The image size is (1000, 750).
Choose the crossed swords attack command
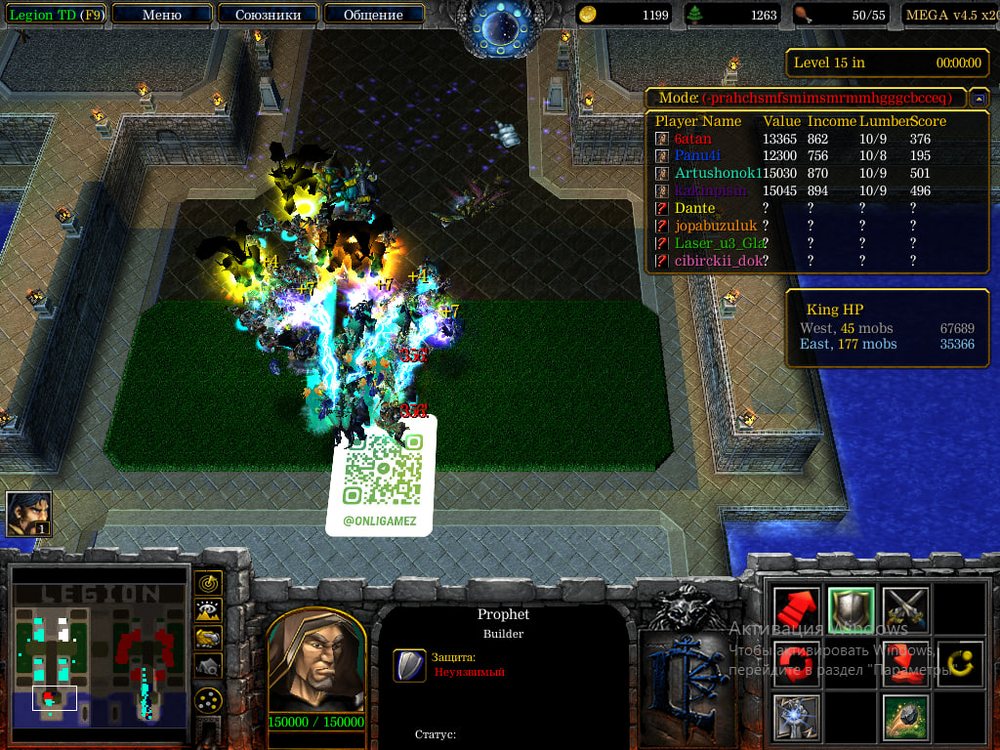tap(905, 610)
